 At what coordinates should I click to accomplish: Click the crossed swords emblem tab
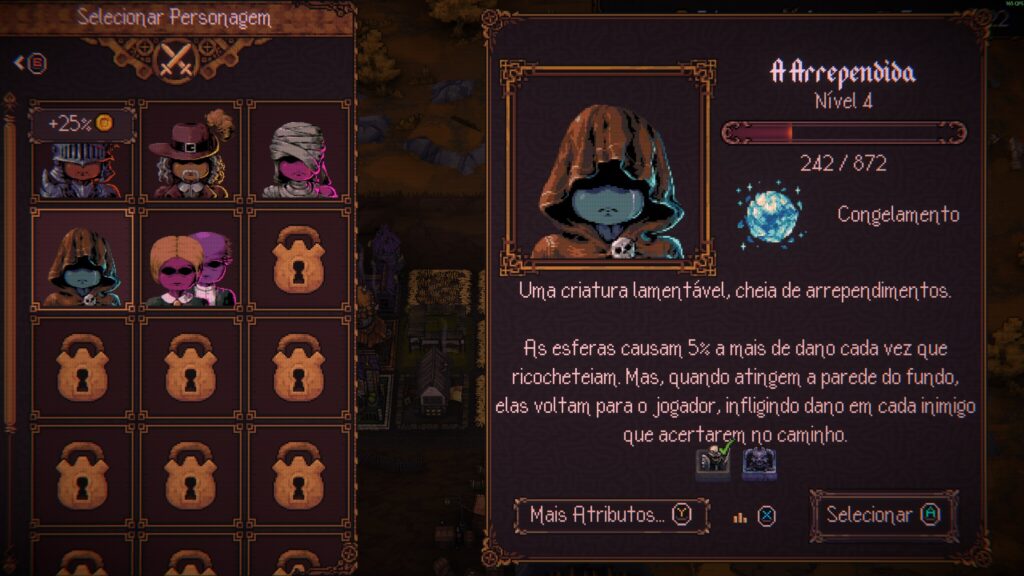tap(177, 58)
